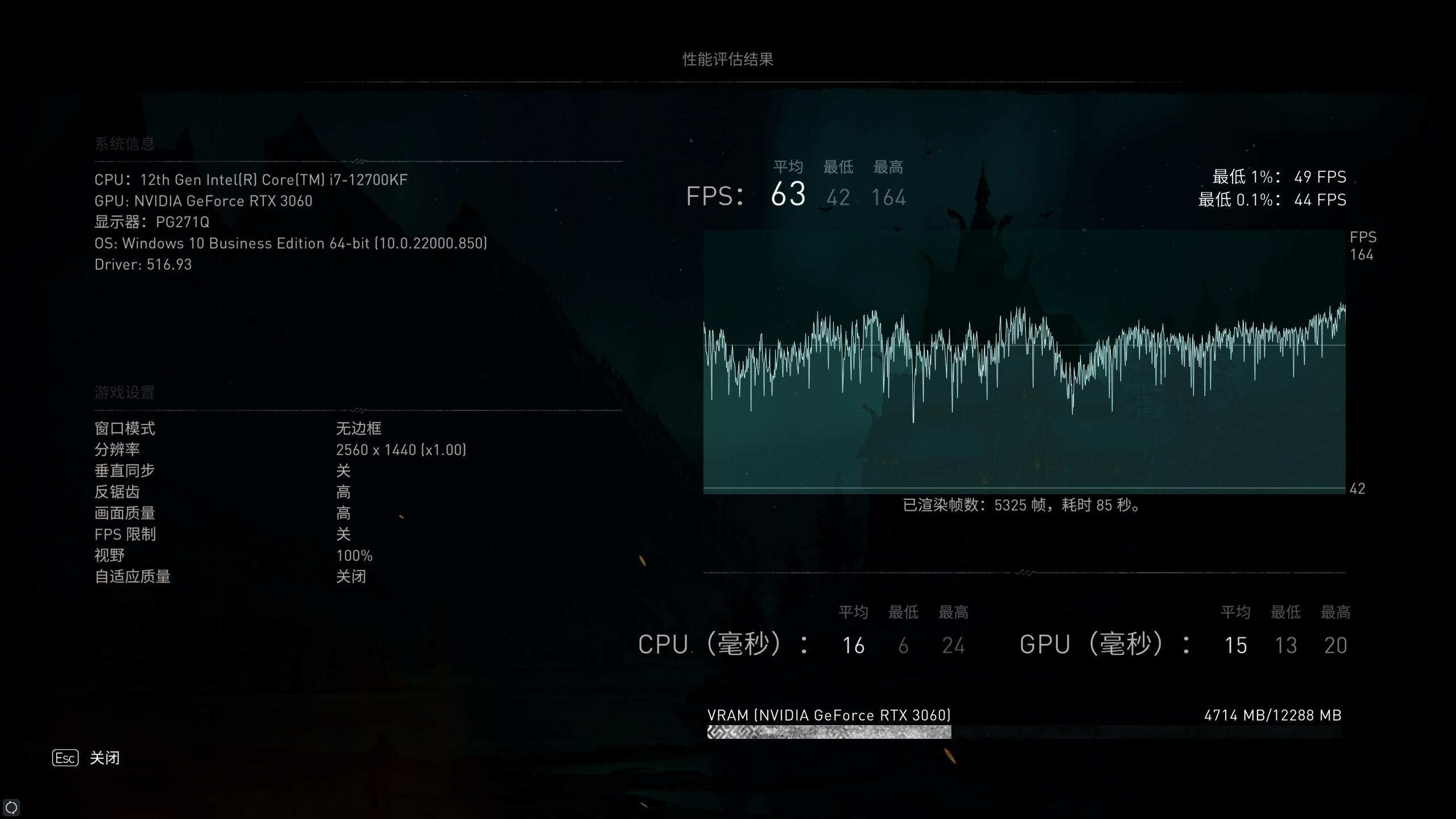
Task: Click the 最高 FPS value 164
Action: click(888, 198)
